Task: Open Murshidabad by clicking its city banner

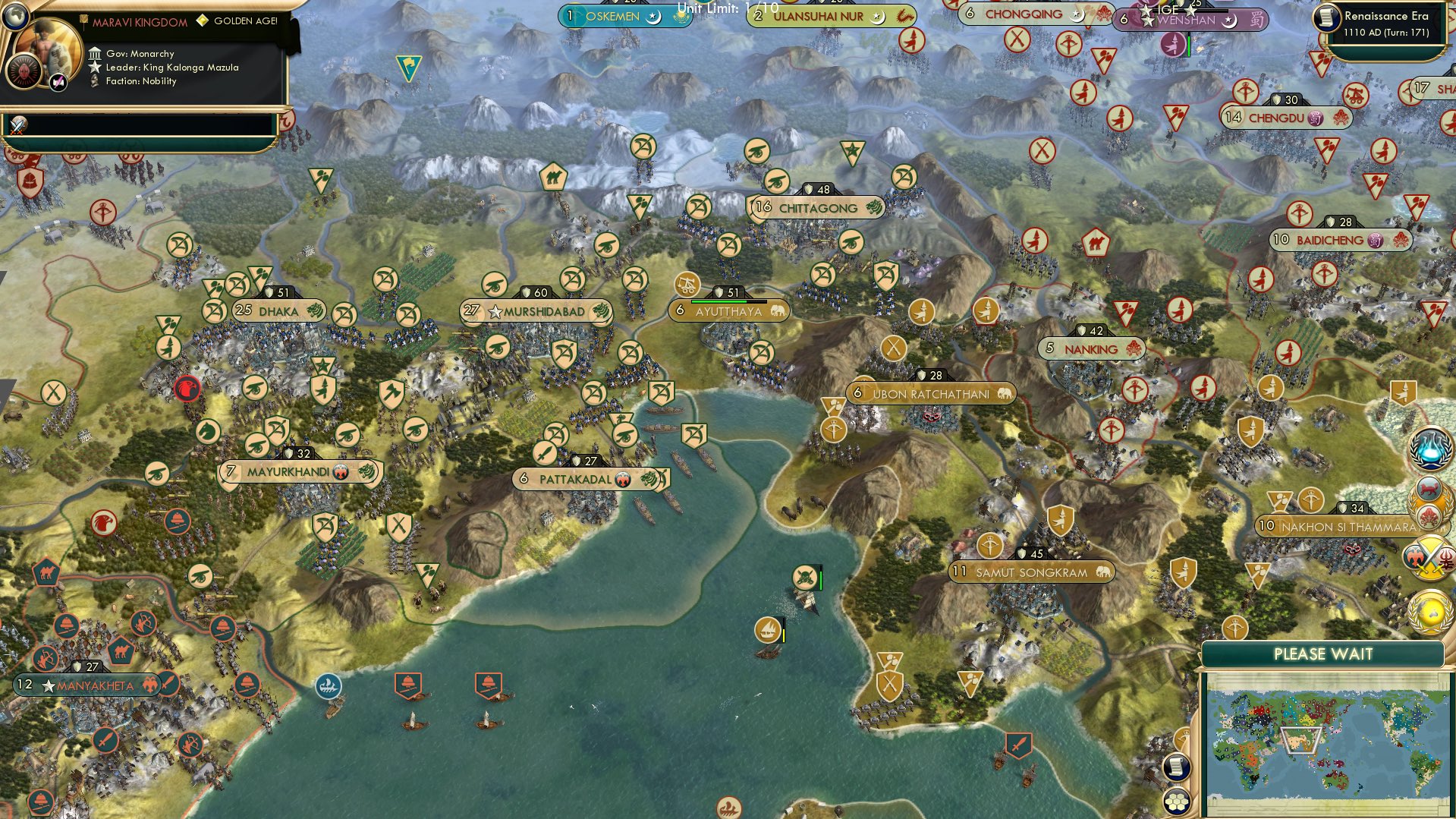Action: tap(539, 310)
